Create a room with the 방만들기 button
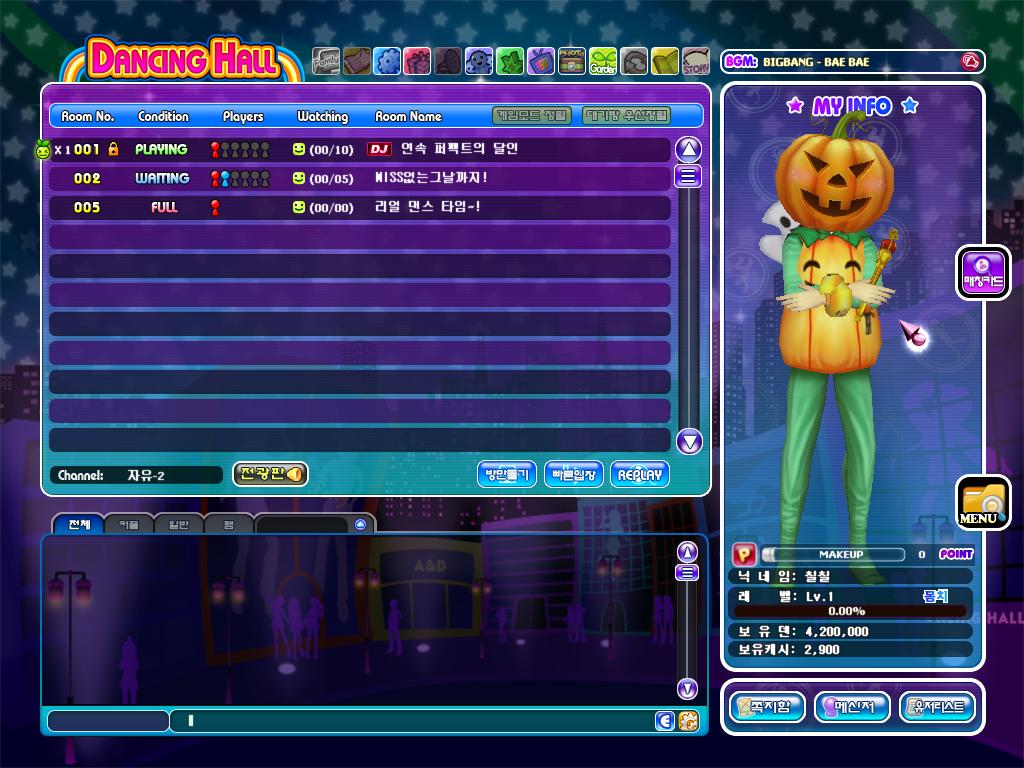This screenshot has height=768, width=1024. 507,474
